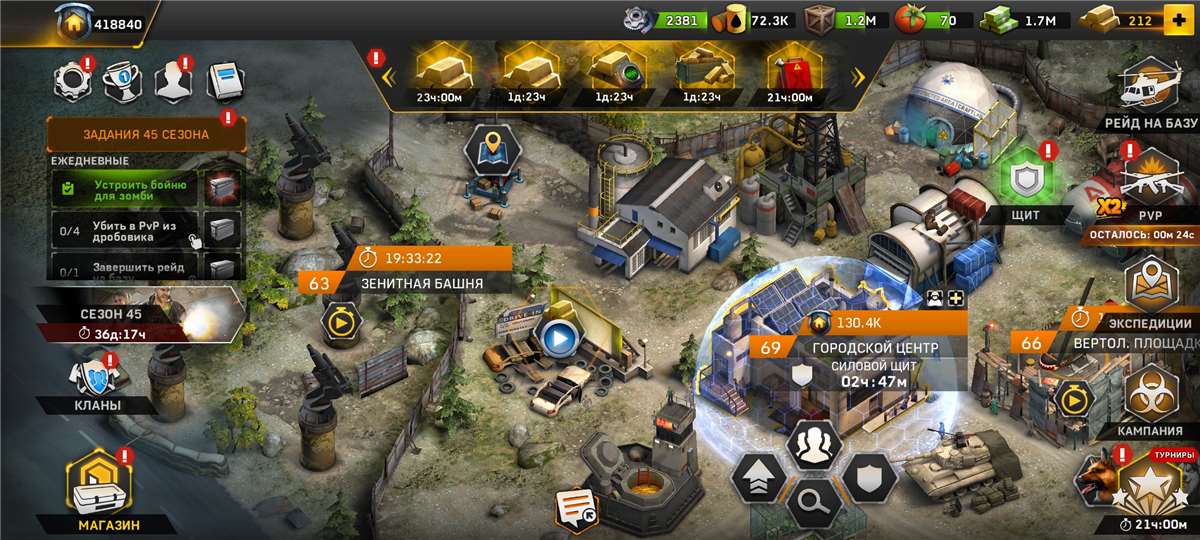This screenshot has width=1200, height=540.
Task: Open the blue book journal icon
Action: (224, 81)
